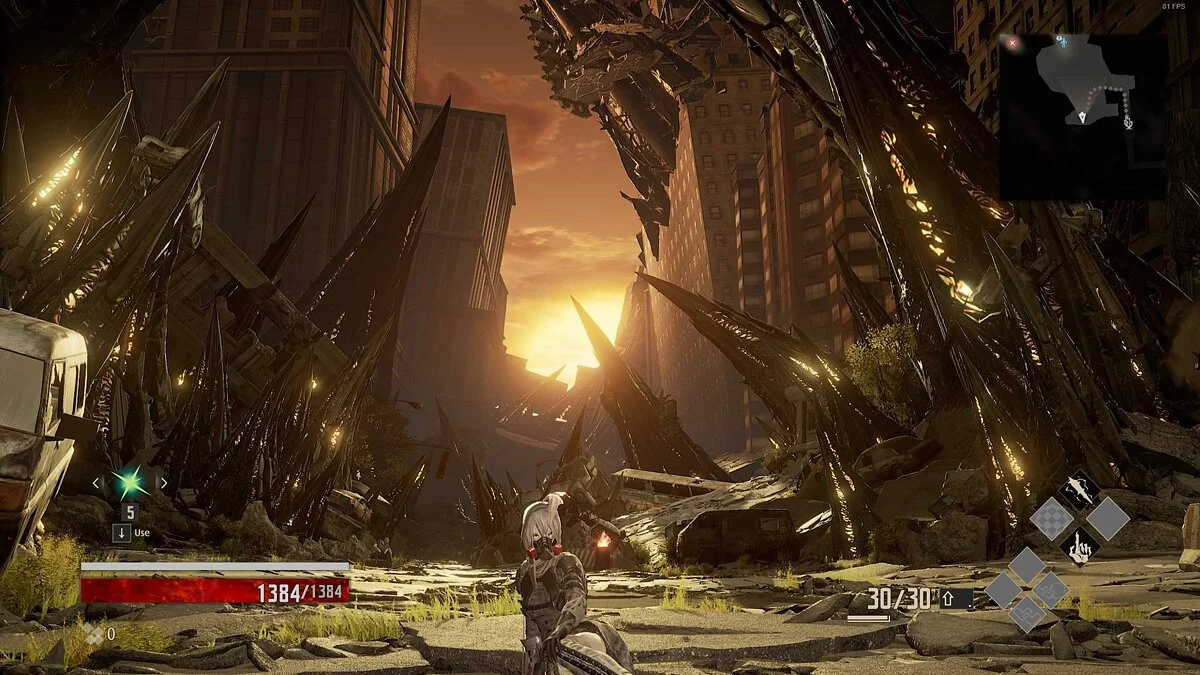Cycle quick item with the right arrow
Image resolution: width=1200 pixels, height=675 pixels.
(163, 484)
